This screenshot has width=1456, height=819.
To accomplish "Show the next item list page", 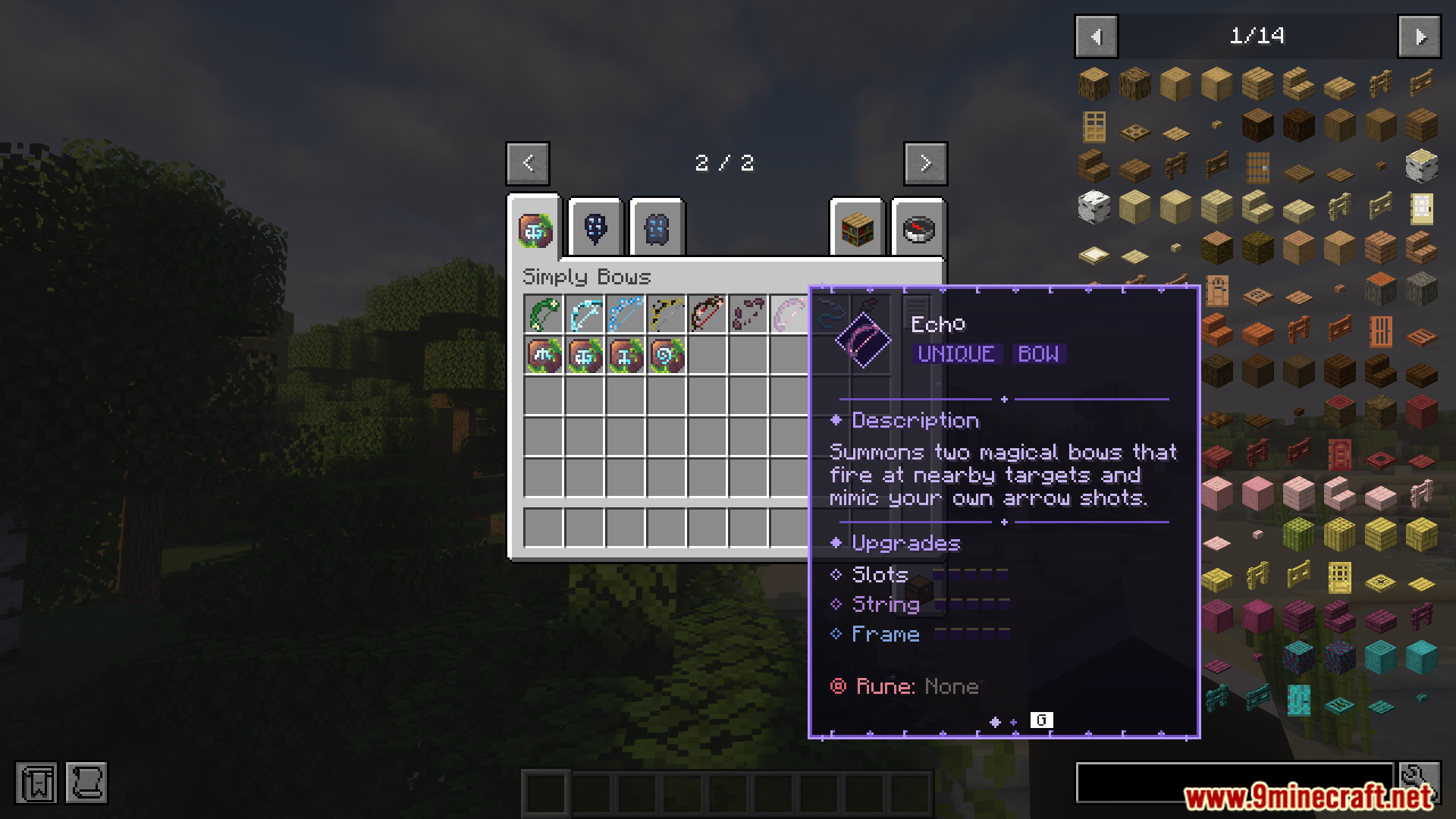I will pos(1420,36).
